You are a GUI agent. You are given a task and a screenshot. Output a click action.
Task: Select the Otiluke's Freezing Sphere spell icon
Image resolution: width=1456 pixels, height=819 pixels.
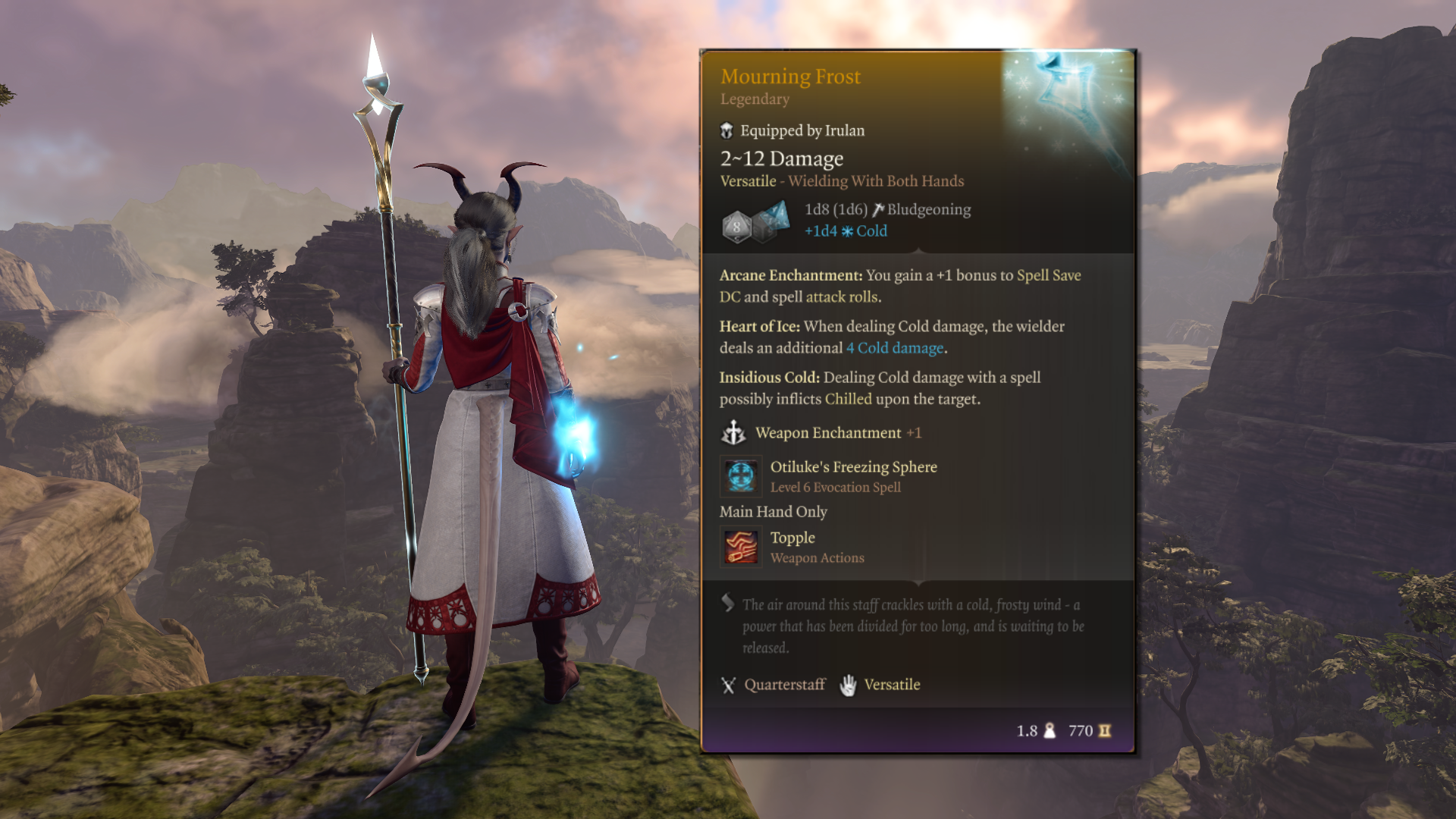pyautogui.click(x=740, y=476)
